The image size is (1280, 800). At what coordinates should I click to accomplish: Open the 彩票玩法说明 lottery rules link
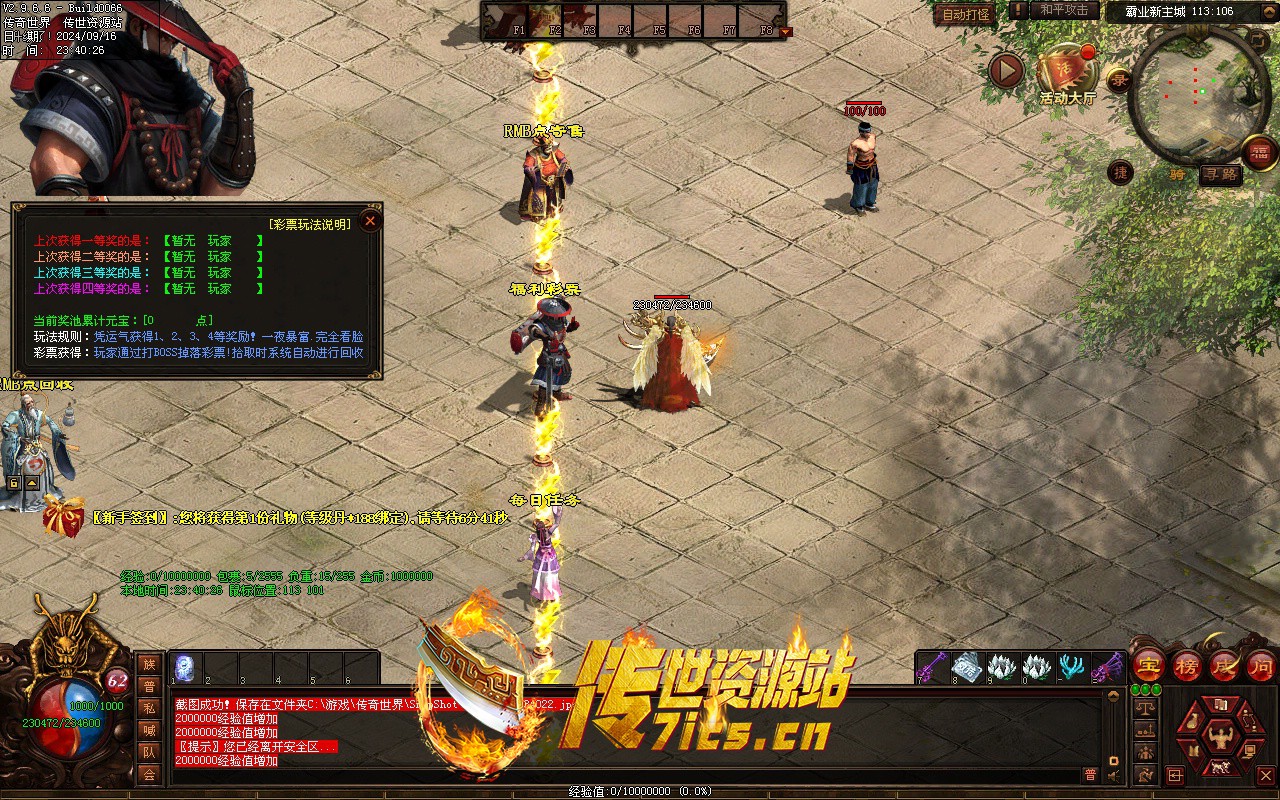pyautogui.click(x=310, y=224)
